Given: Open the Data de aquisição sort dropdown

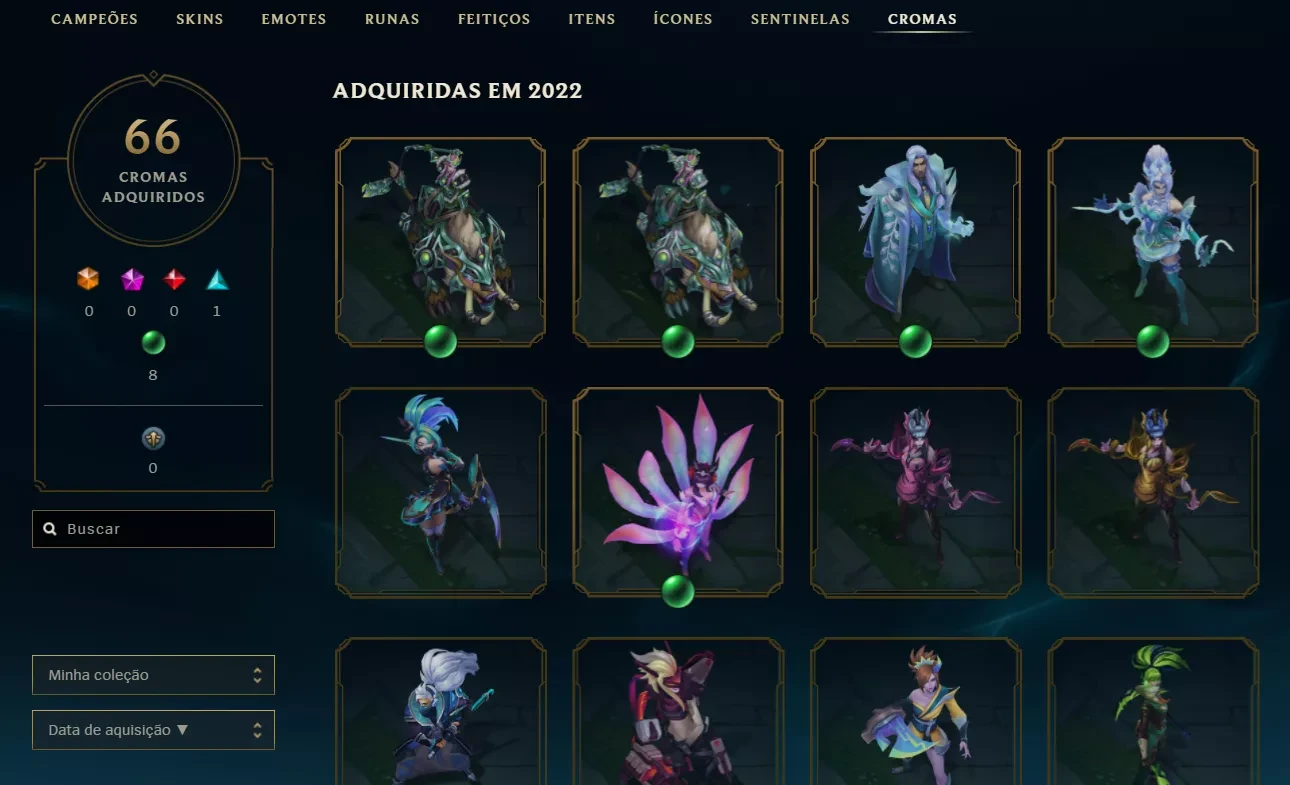Looking at the screenshot, I should (153, 730).
